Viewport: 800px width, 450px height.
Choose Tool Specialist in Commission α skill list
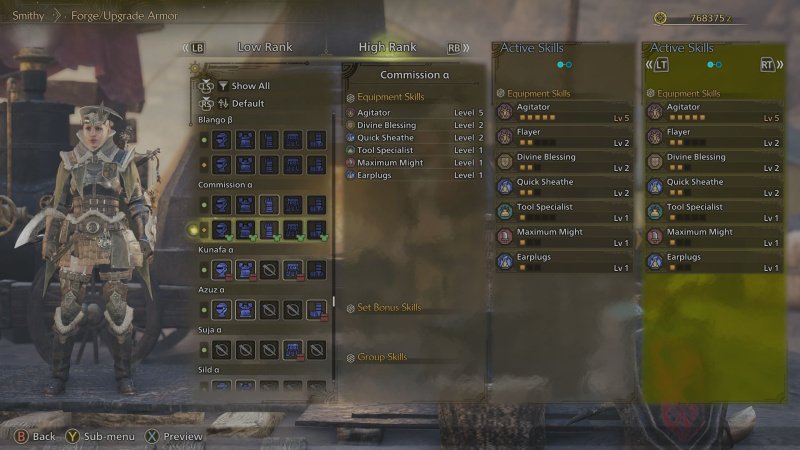click(x=385, y=150)
